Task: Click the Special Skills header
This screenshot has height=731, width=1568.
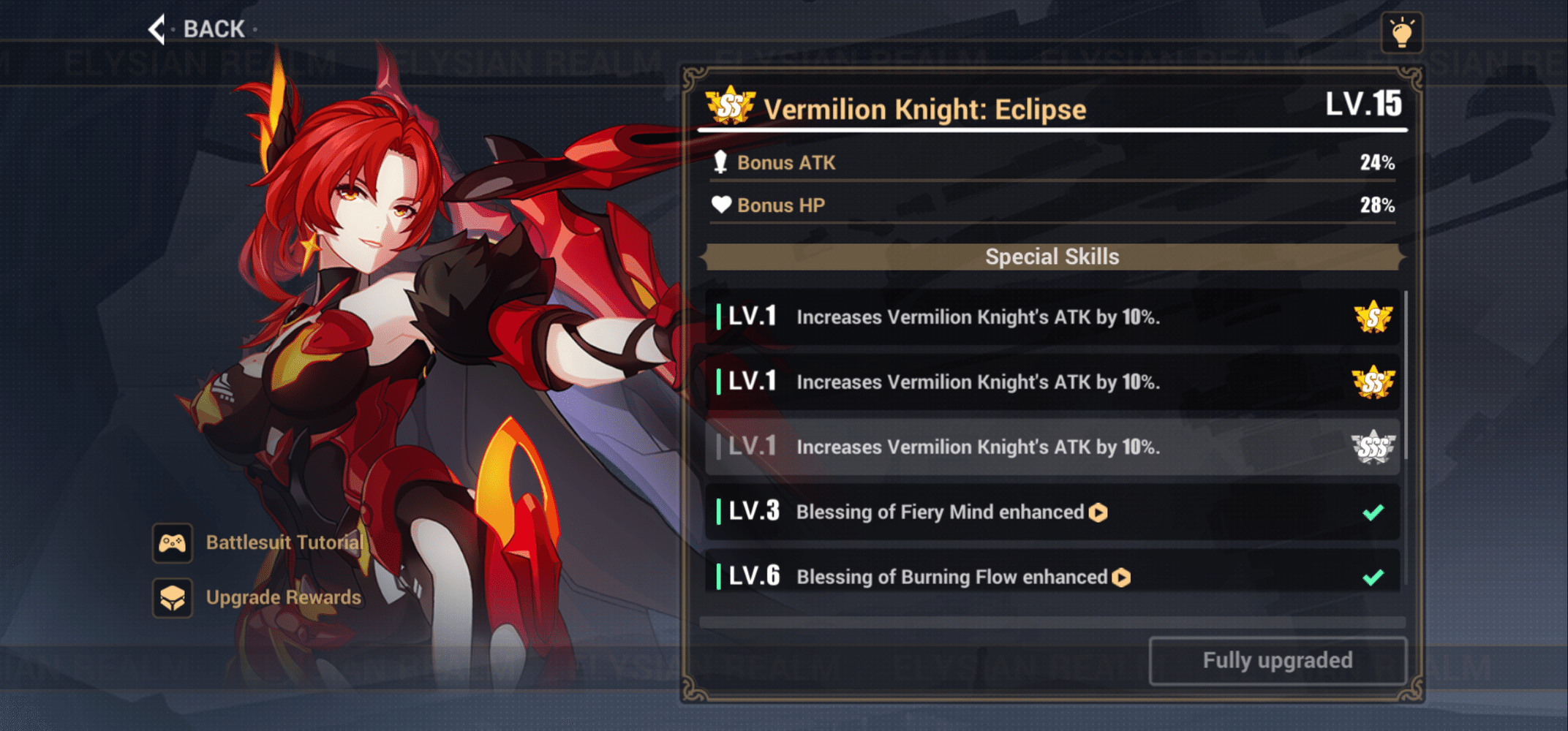Action: click(1053, 257)
